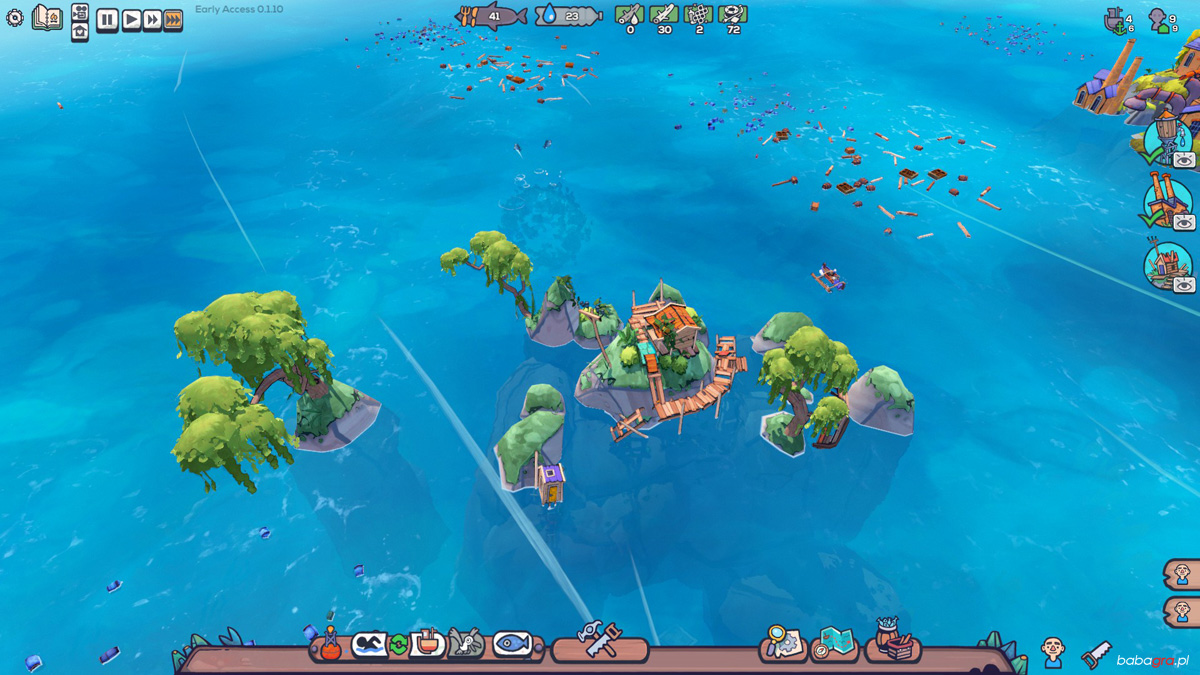Image resolution: width=1200 pixels, height=675 pixels.
Task: Select the red buoy tool
Action: coord(330,643)
